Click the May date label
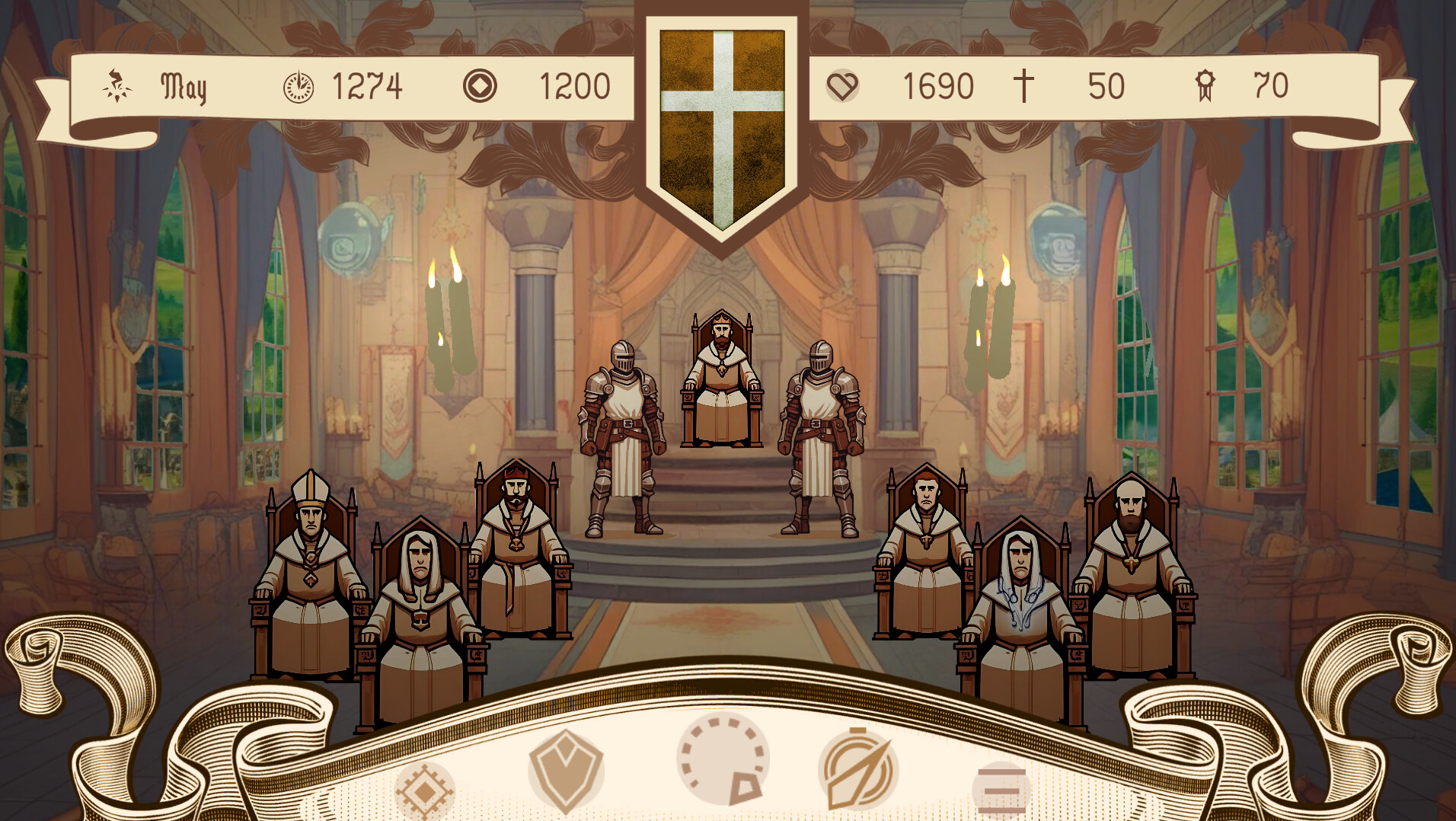Screen dimensions: 1456x821 coord(183,86)
